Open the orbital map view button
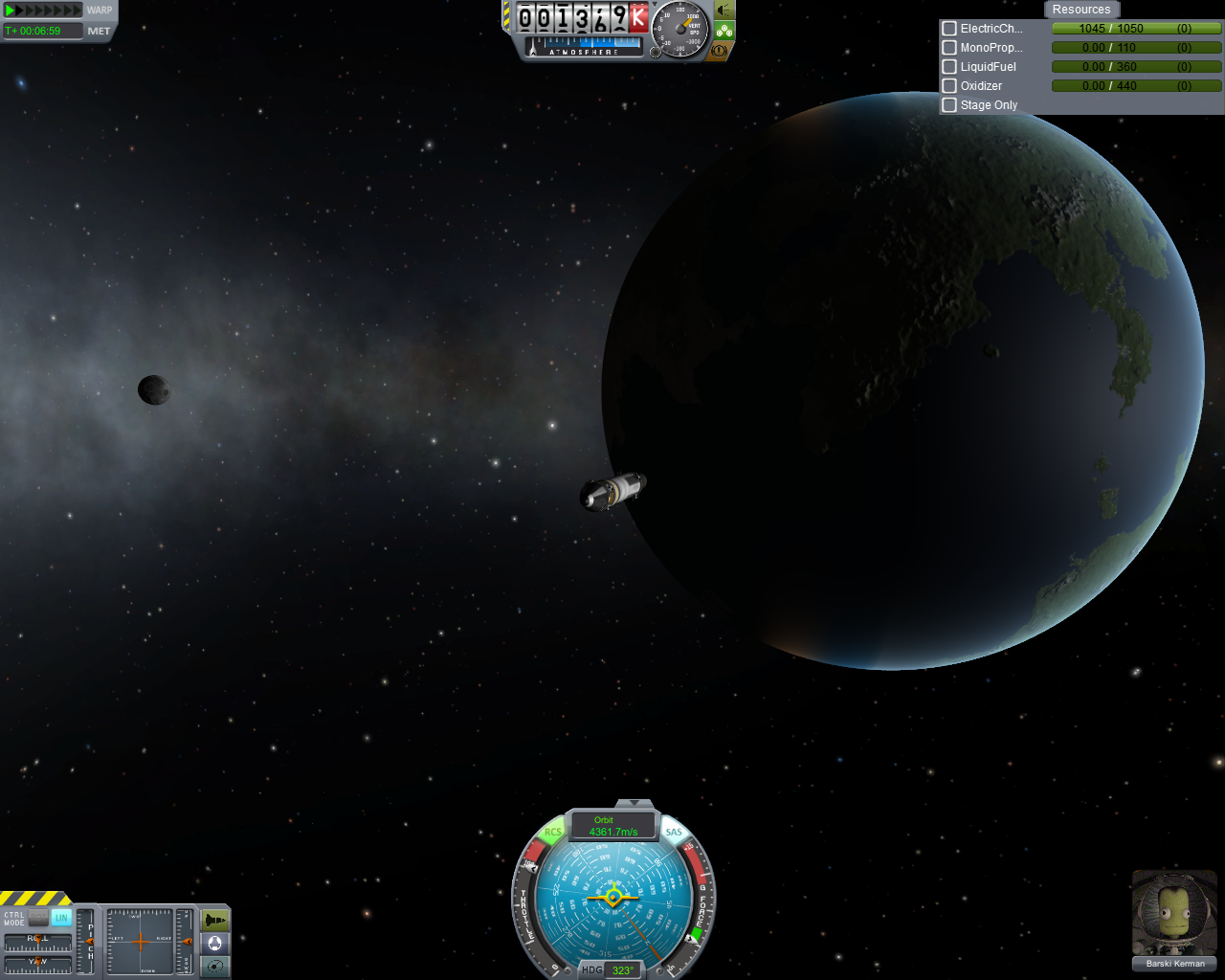The image size is (1225, 980). (215, 967)
